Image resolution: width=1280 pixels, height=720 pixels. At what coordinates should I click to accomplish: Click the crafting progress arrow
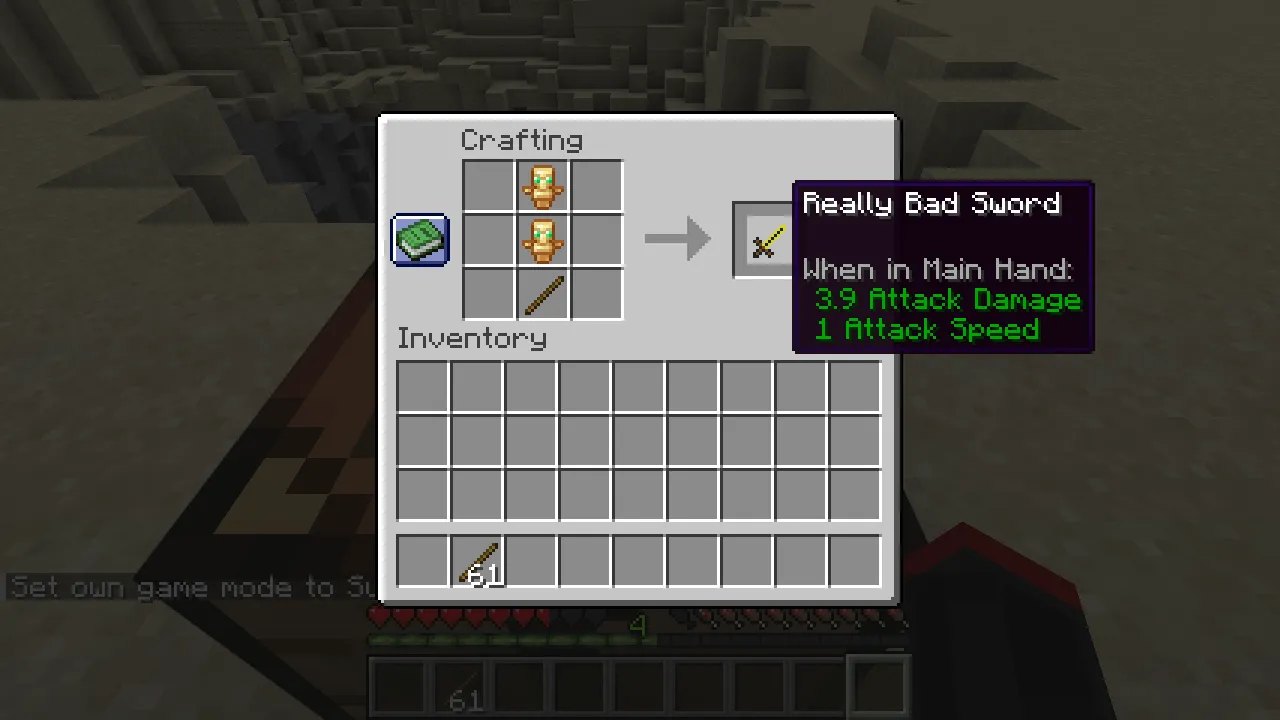click(678, 238)
